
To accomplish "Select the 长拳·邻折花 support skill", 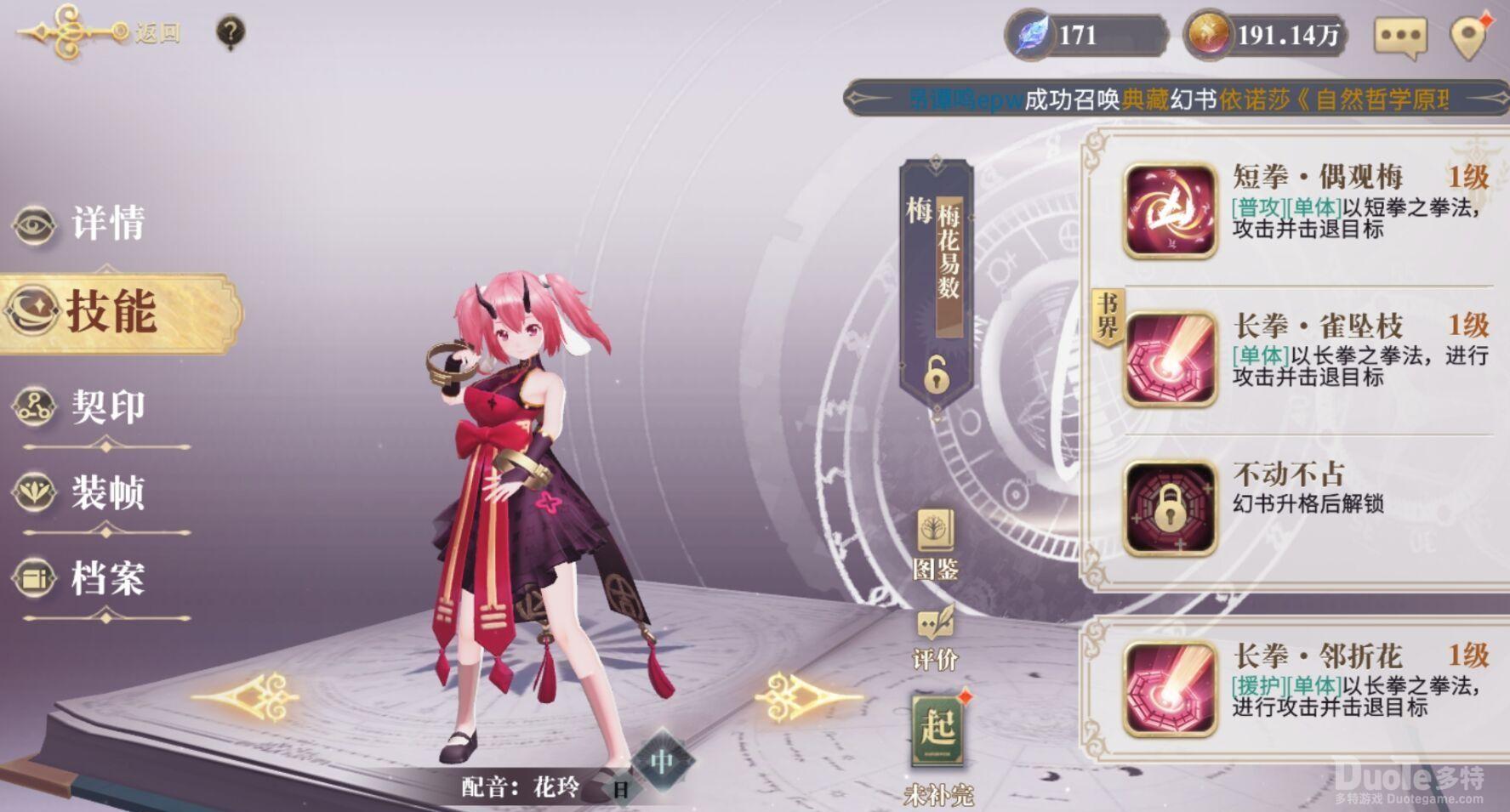I will (x=1171, y=689).
